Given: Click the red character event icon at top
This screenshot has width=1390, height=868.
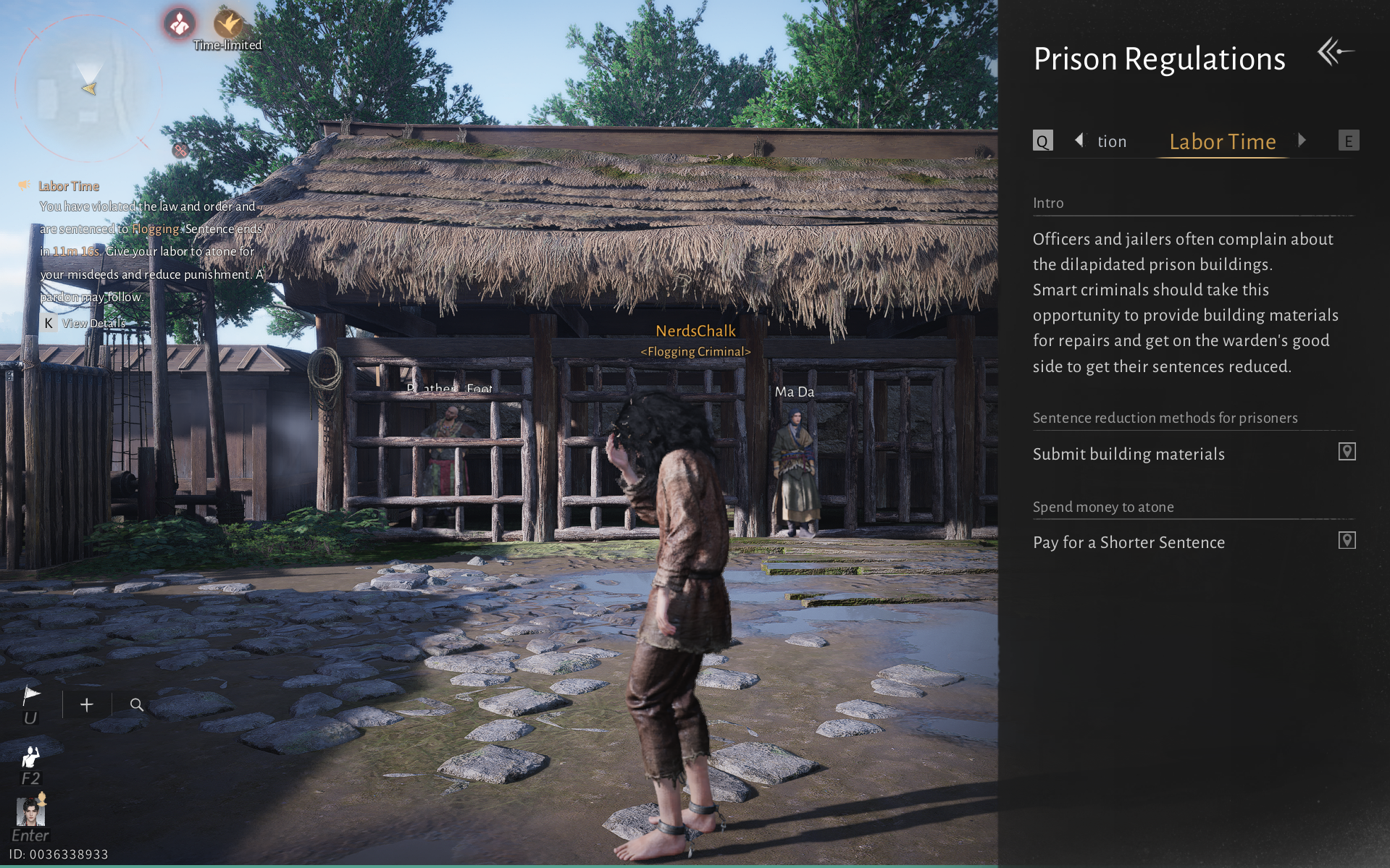Looking at the screenshot, I should (x=178, y=24).
